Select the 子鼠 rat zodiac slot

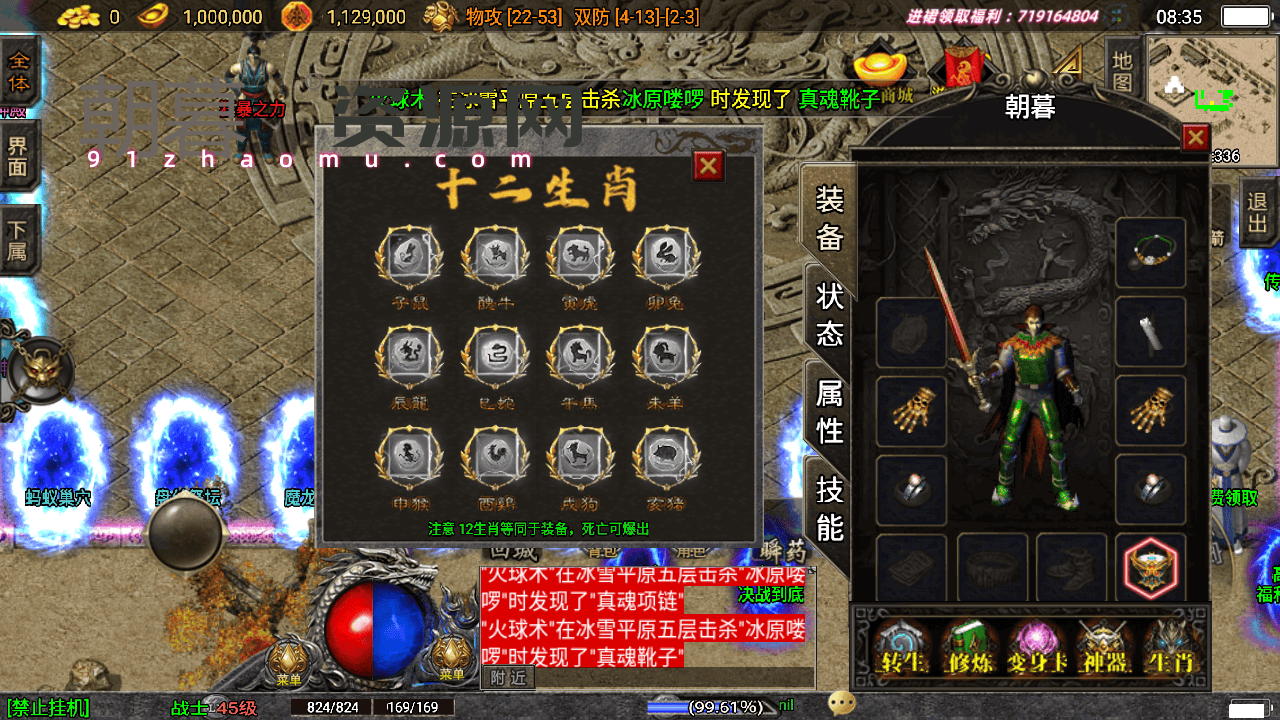pos(410,258)
